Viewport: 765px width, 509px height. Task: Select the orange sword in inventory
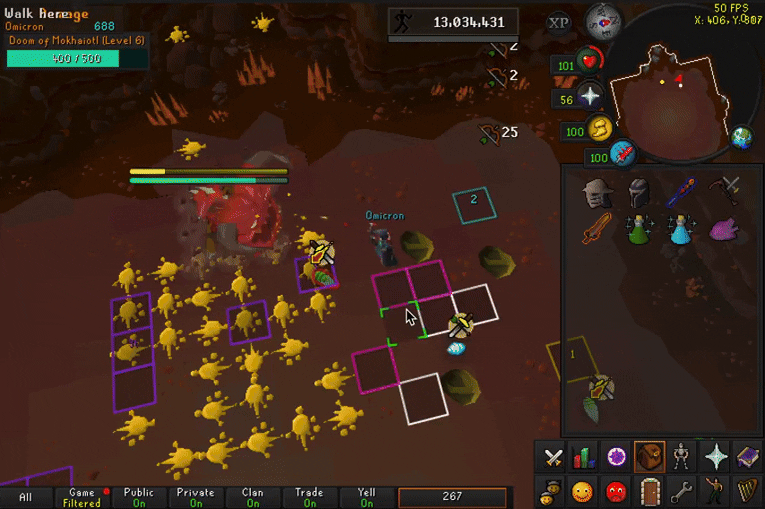pyautogui.click(x=597, y=229)
